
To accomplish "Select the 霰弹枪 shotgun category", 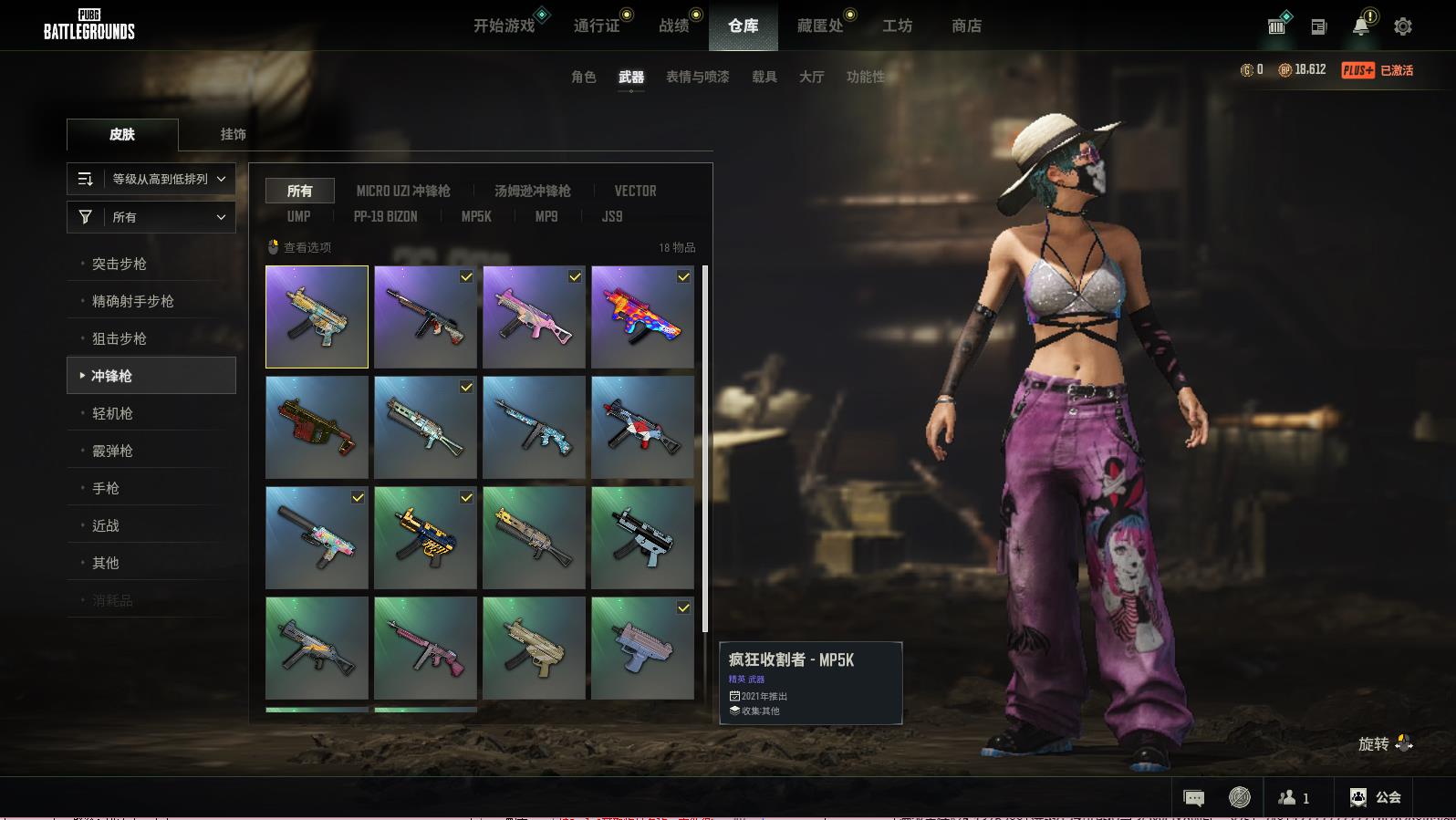I will click(112, 451).
